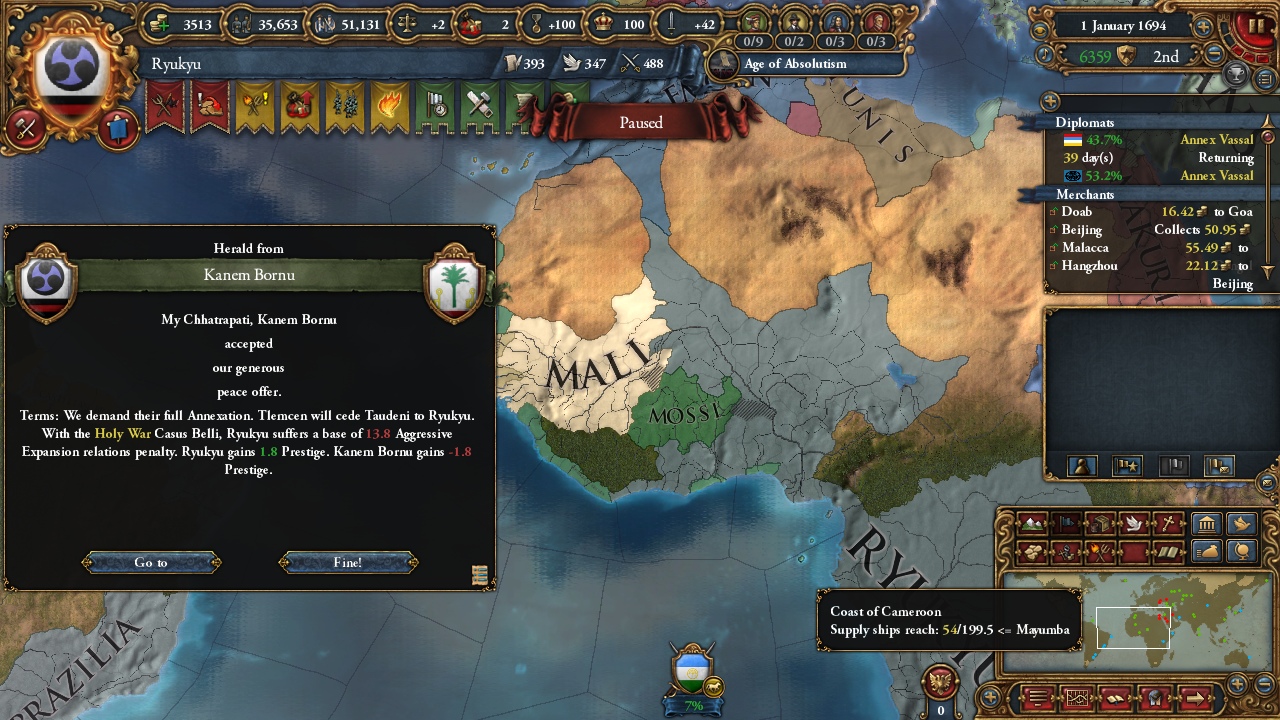The image size is (1280, 720).
Task: Select the terrain map mode icon
Action: (x=1031, y=524)
